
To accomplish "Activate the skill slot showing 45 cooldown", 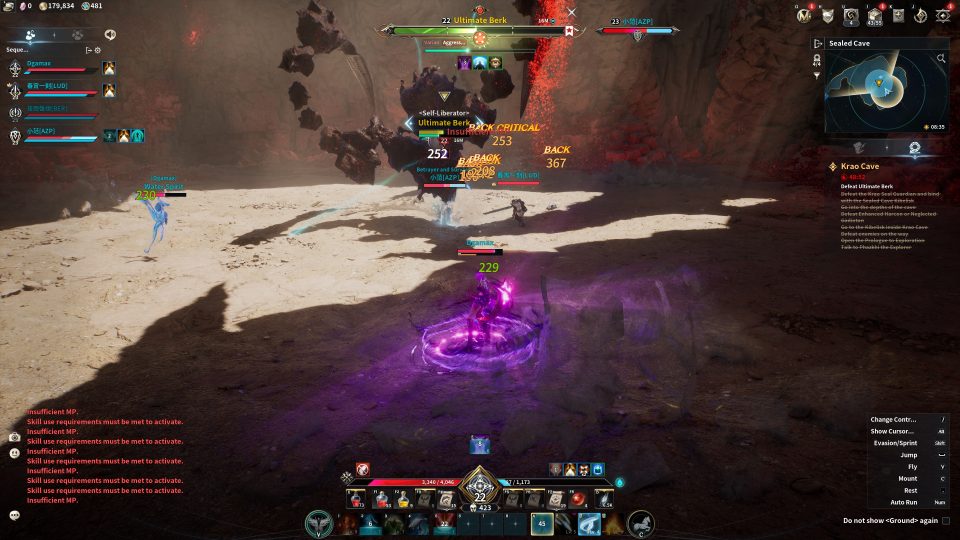I will pyautogui.click(x=542, y=523).
